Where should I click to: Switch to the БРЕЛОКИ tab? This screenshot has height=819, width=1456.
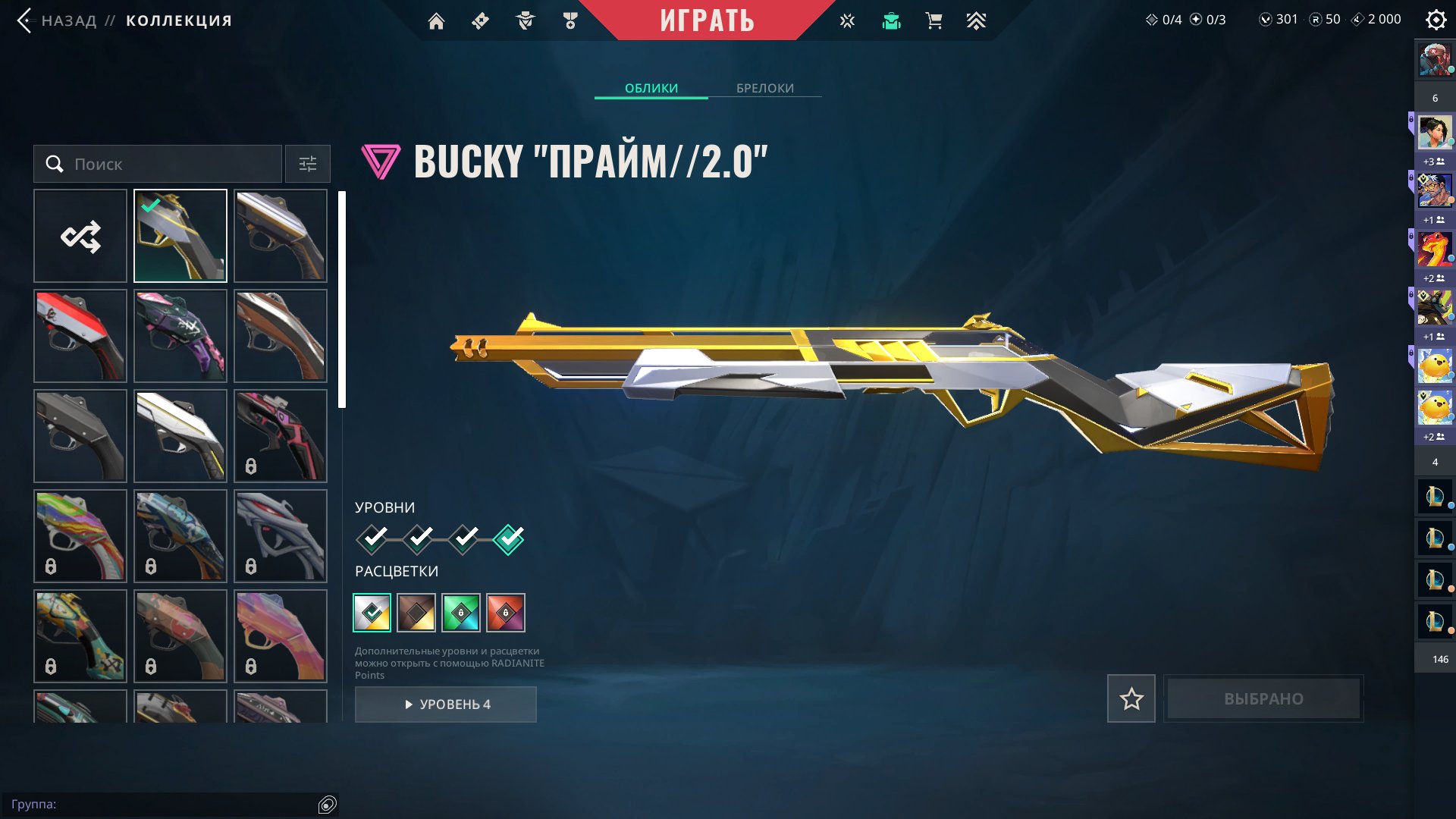764,88
